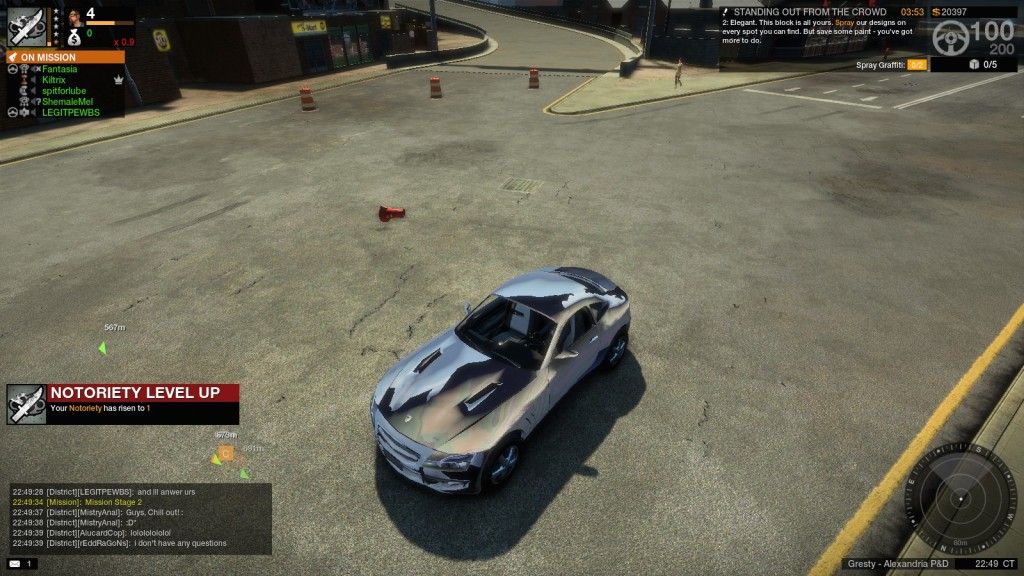Pick spitforlube in the team roster
1024x576 pixels.
(64, 91)
